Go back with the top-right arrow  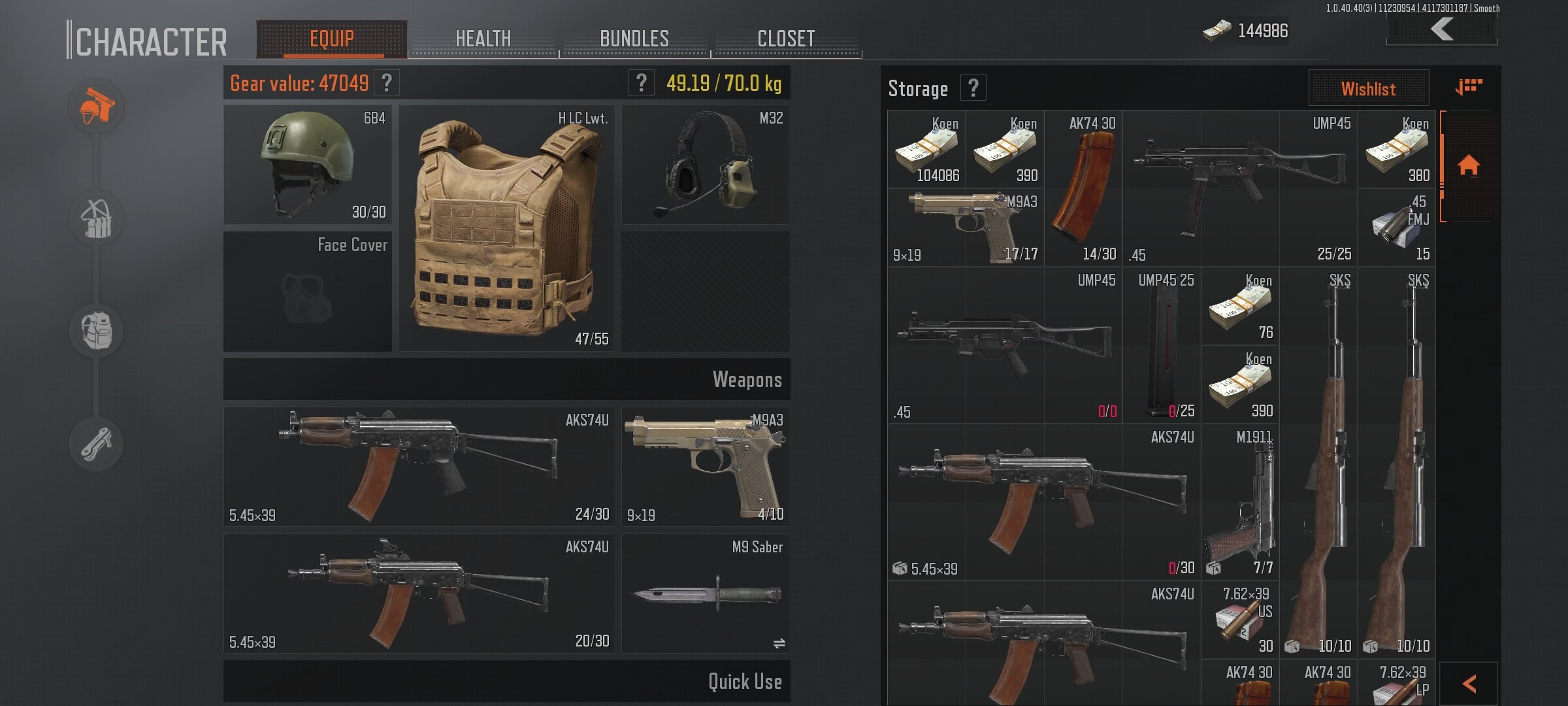pyautogui.click(x=1442, y=29)
